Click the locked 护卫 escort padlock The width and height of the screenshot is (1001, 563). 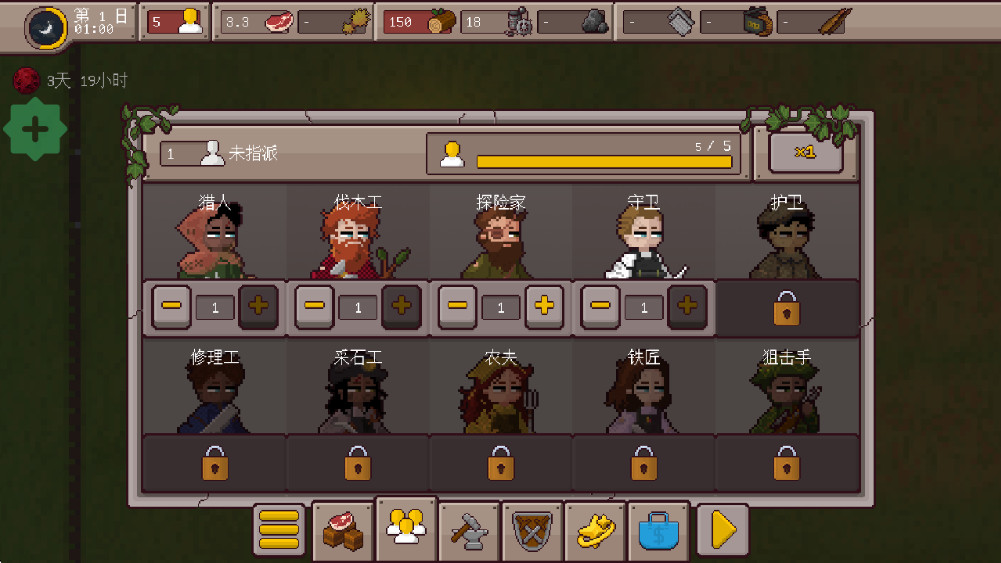(x=787, y=308)
